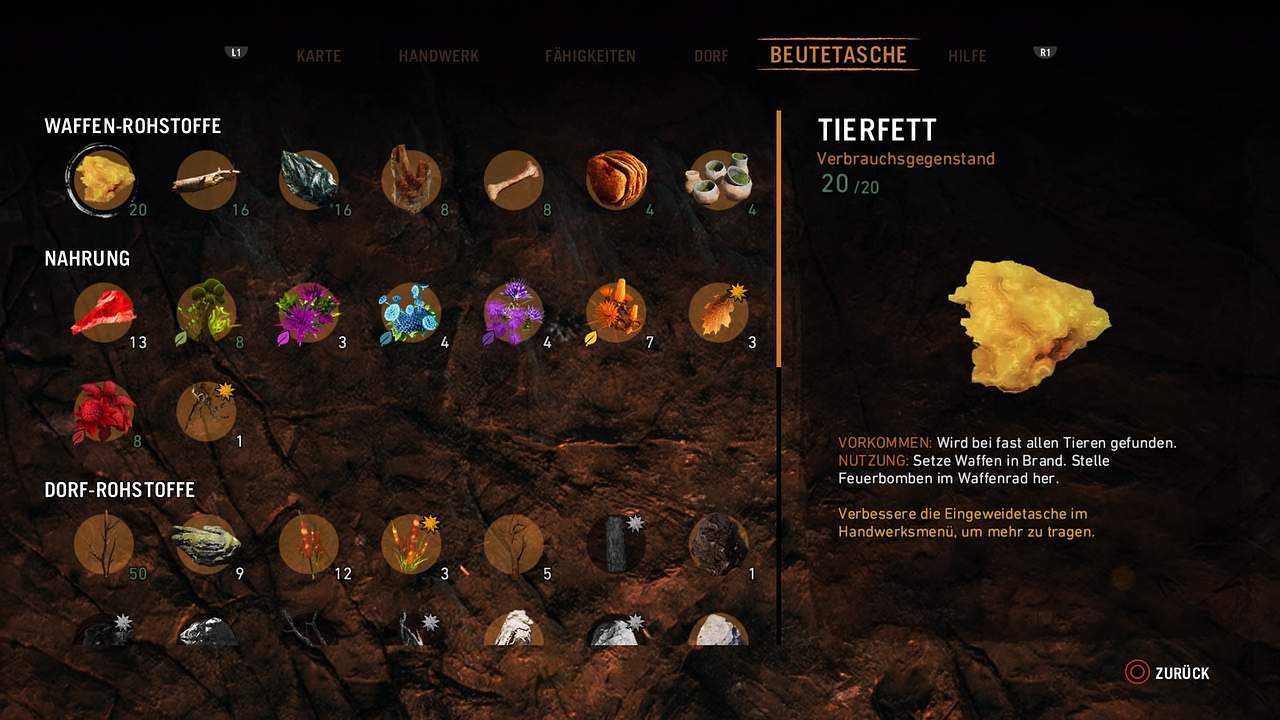Select the blue flower plant slot
This screenshot has height=720, width=1280.
coord(411,312)
